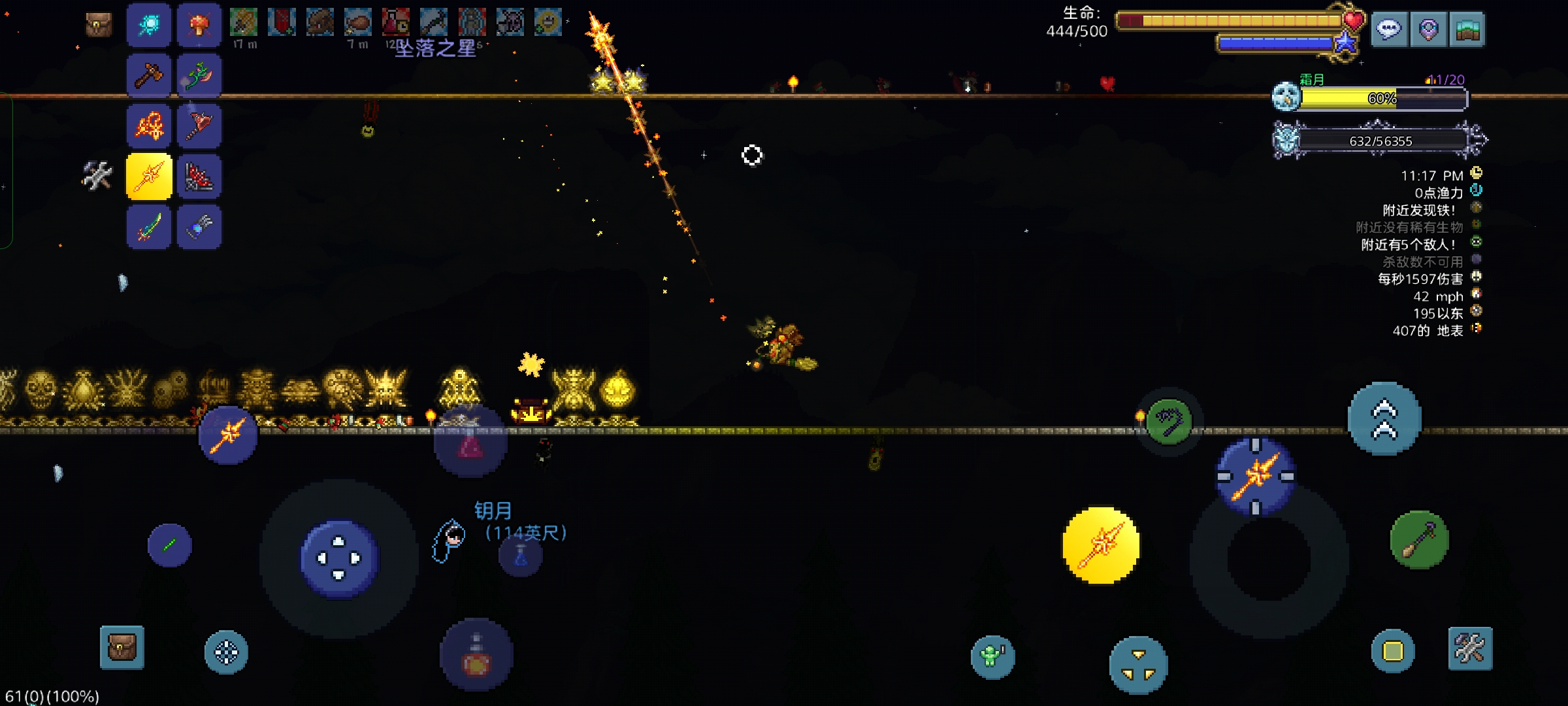Choose the Terra Blade sword slot
1568x706 pixels.
[x=149, y=227]
